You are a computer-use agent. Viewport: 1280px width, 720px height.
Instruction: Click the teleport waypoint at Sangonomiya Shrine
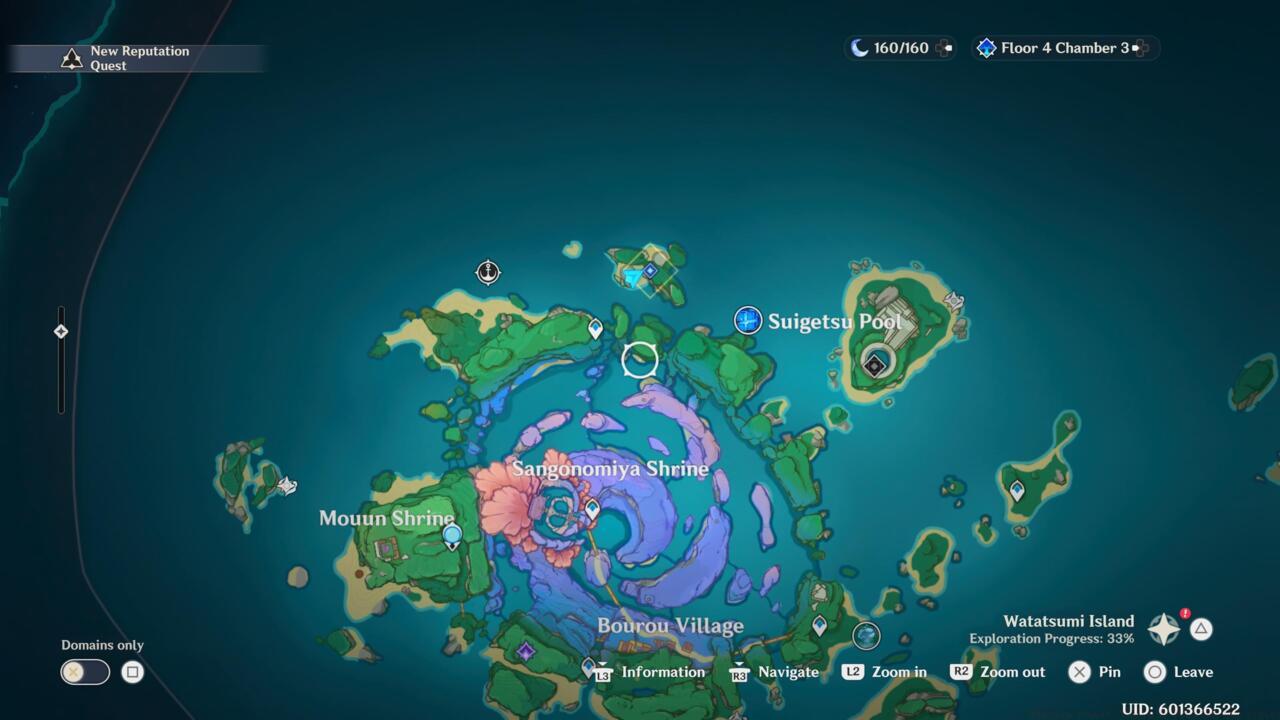[x=593, y=509]
